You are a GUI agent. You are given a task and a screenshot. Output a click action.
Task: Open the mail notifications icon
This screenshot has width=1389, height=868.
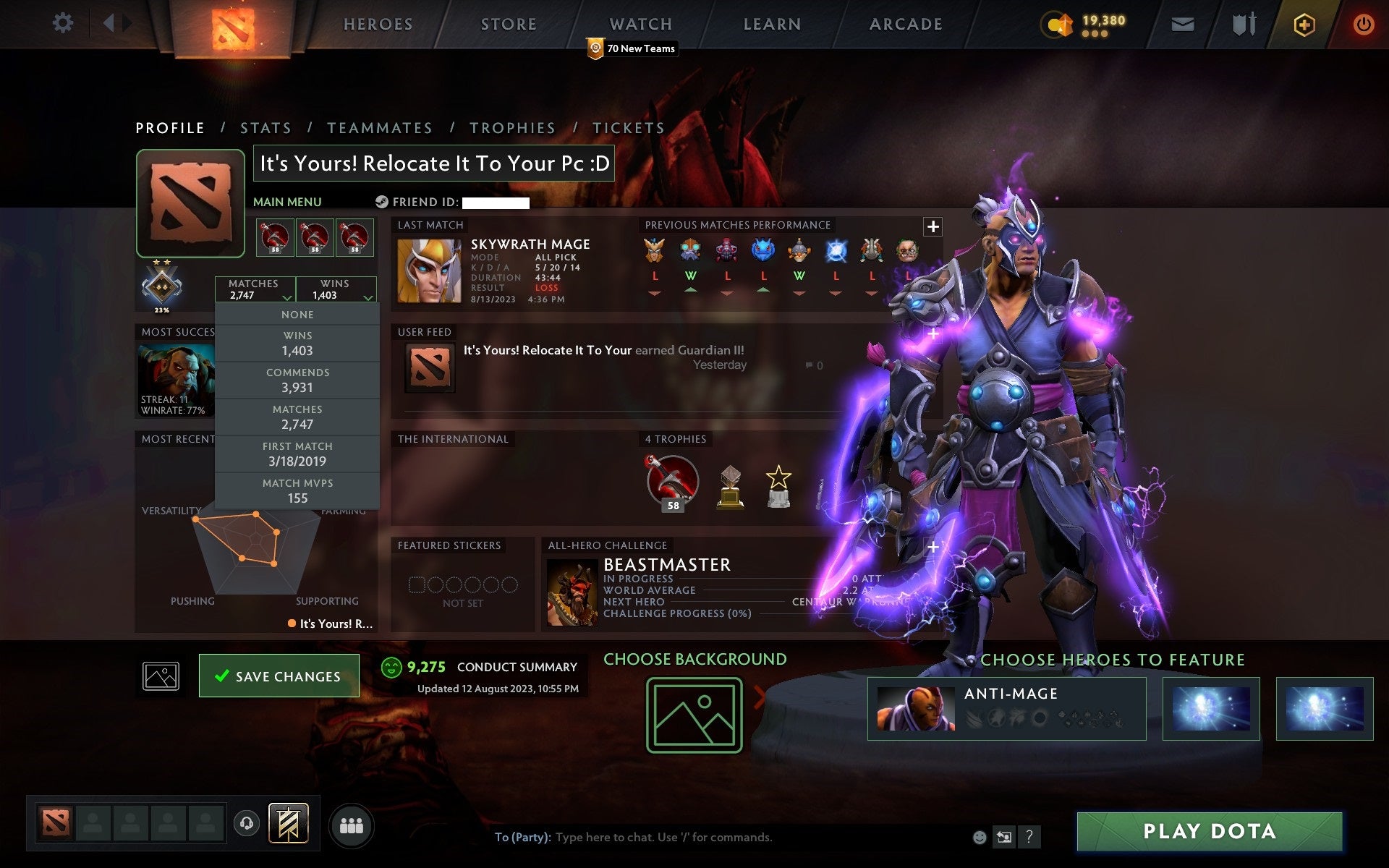1181,23
